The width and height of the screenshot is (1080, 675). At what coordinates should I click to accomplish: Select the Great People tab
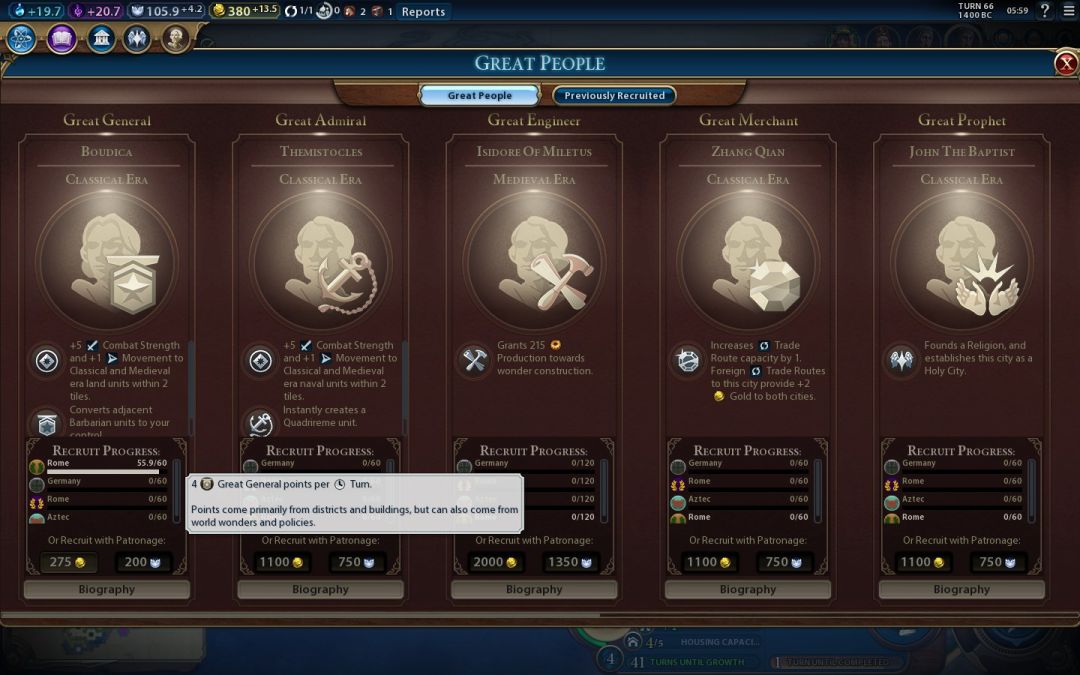click(x=480, y=96)
